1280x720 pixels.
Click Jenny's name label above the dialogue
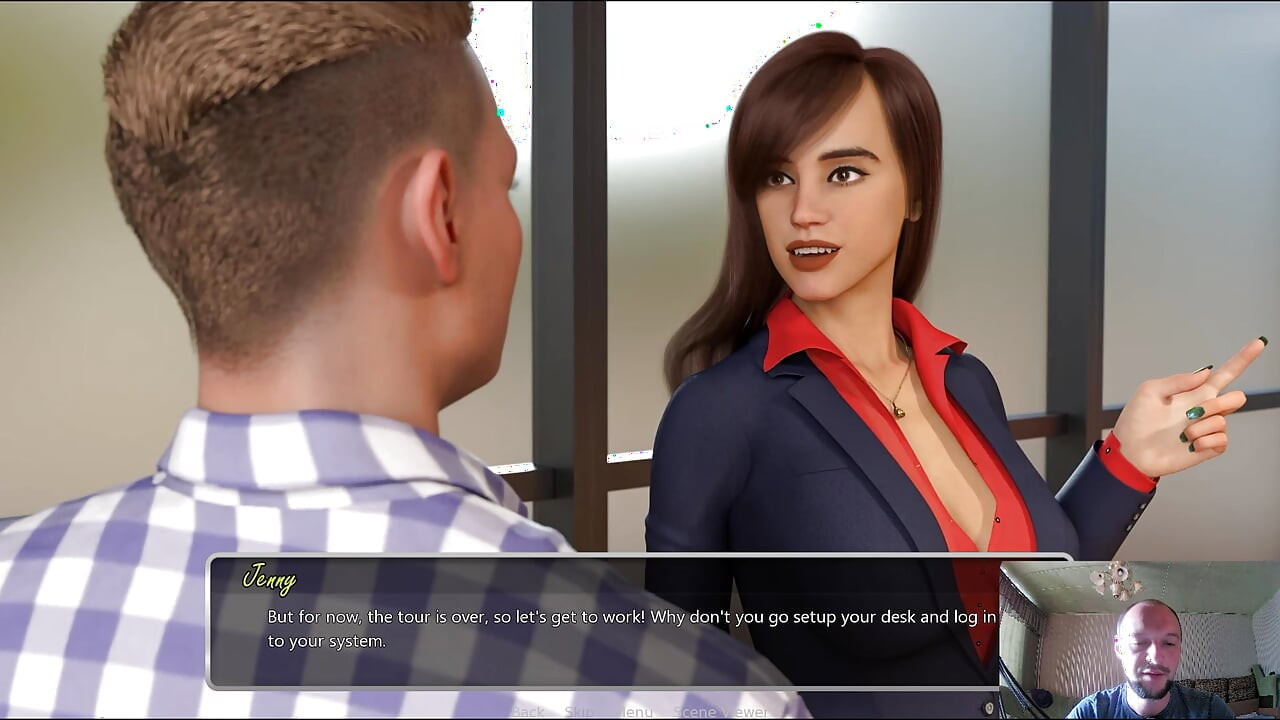point(270,578)
